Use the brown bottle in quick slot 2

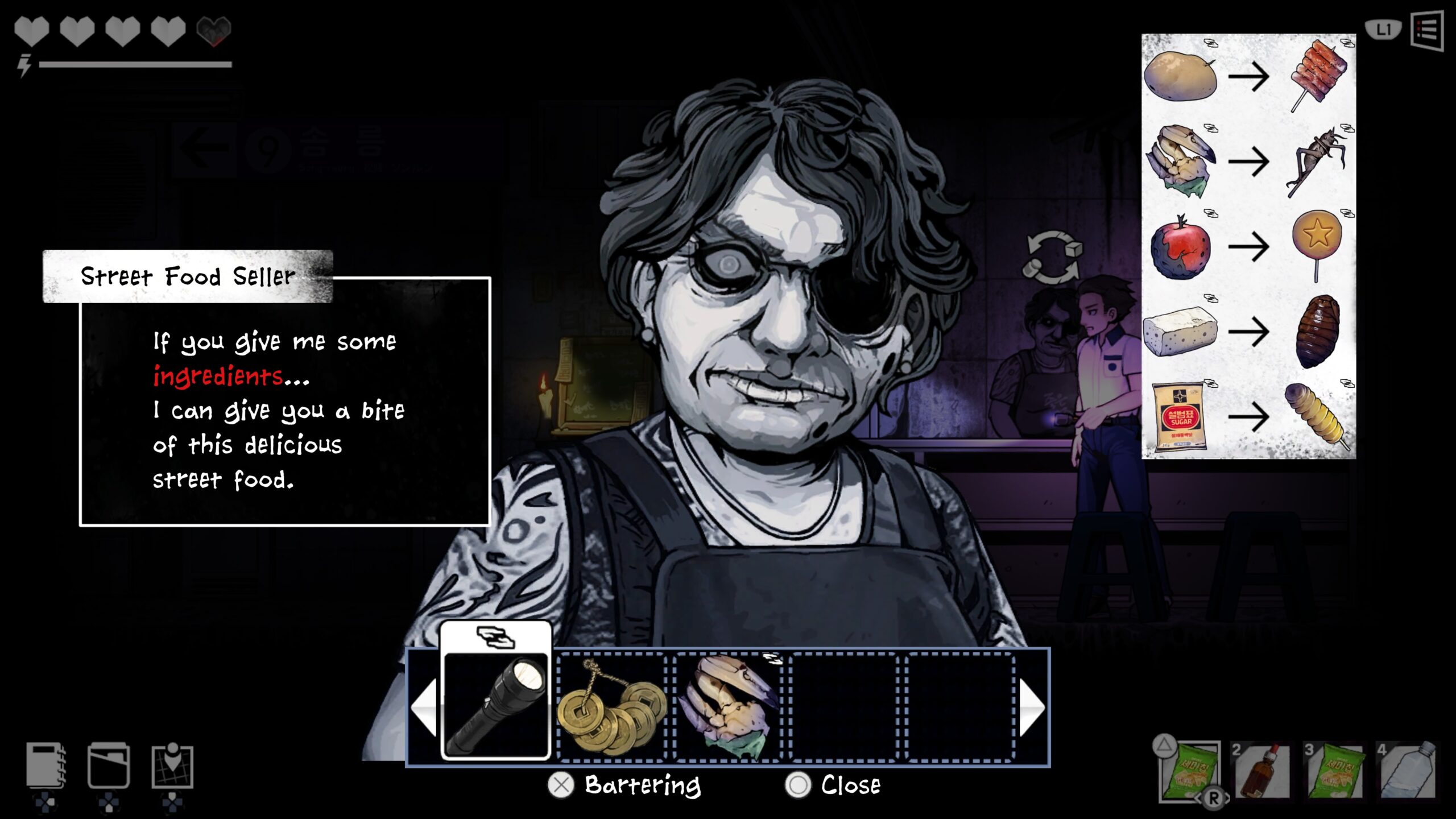pyautogui.click(x=1261, y=770)
